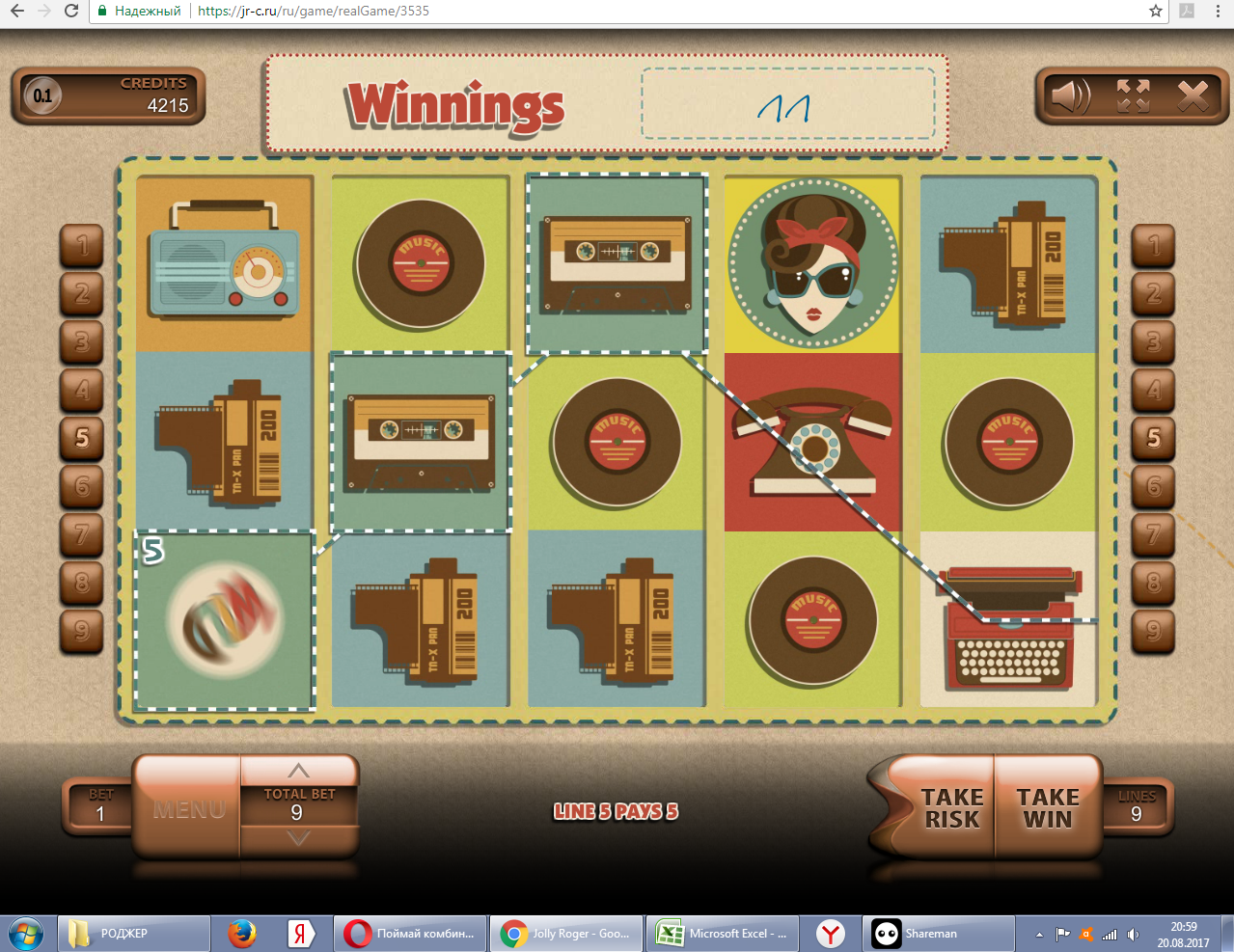This screenshot has height=952, width=1234.
Task: Bookmark the page using the star icon
Action: click(x=1156, y=11)
